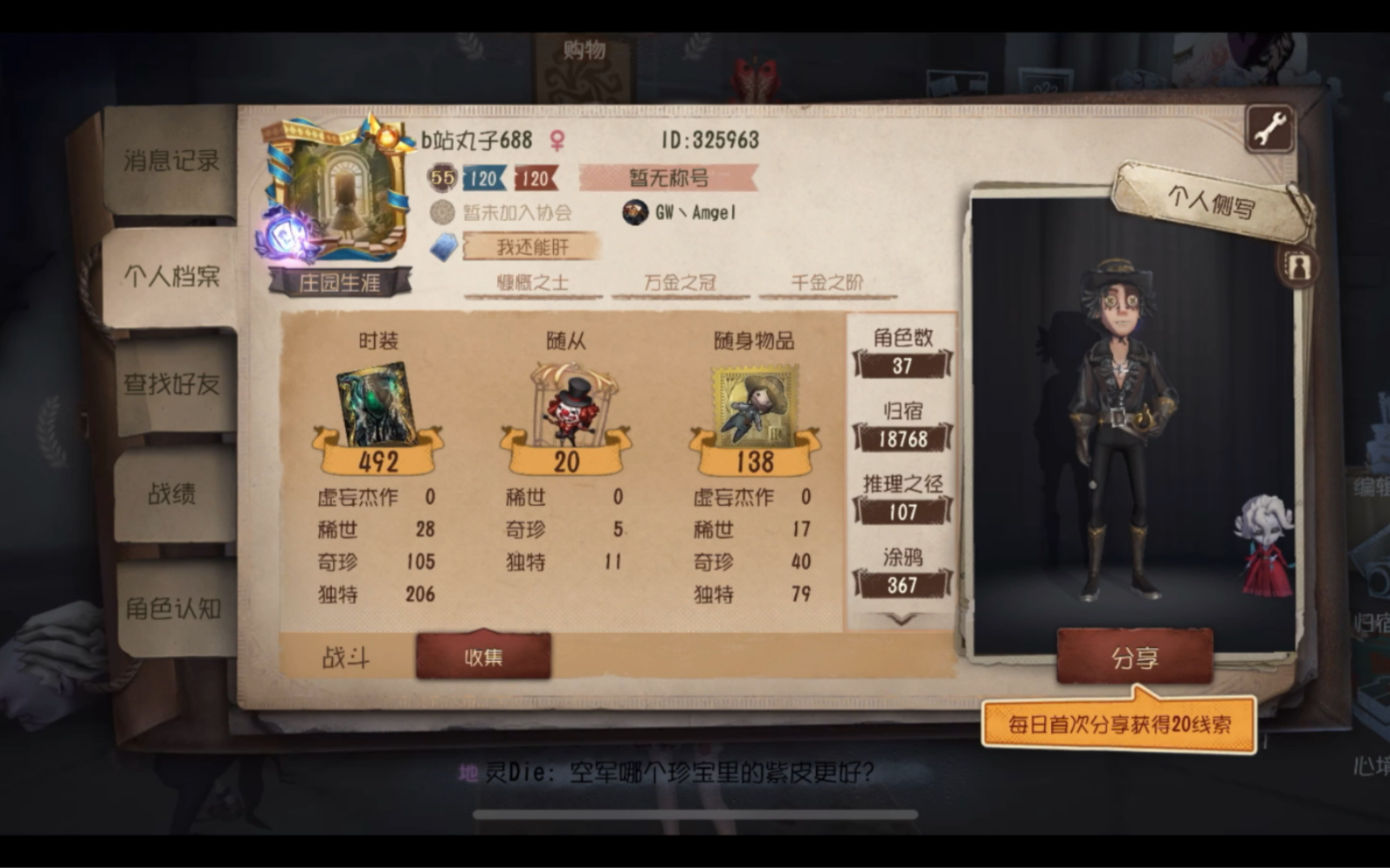Click the blue signature tag icon
This screenshot has width=1390, height=868.
pyautogui.click(x=441, y=245)
